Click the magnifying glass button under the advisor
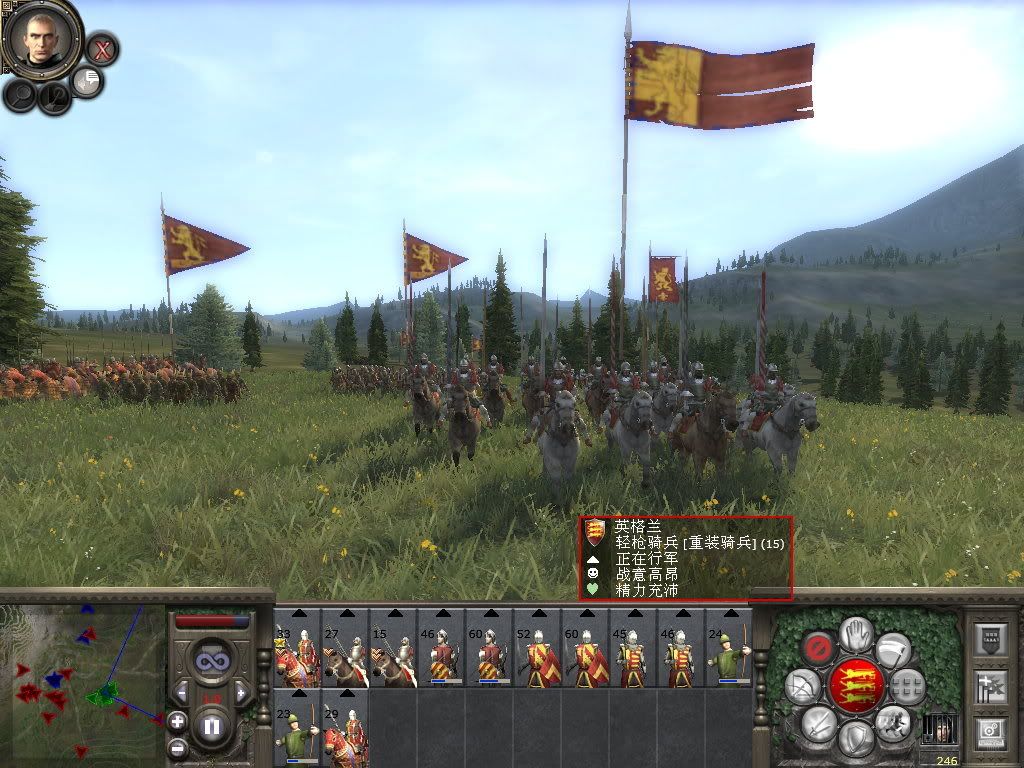The width and height of the screenshot is (1024, 768). (x=20, y=95)
